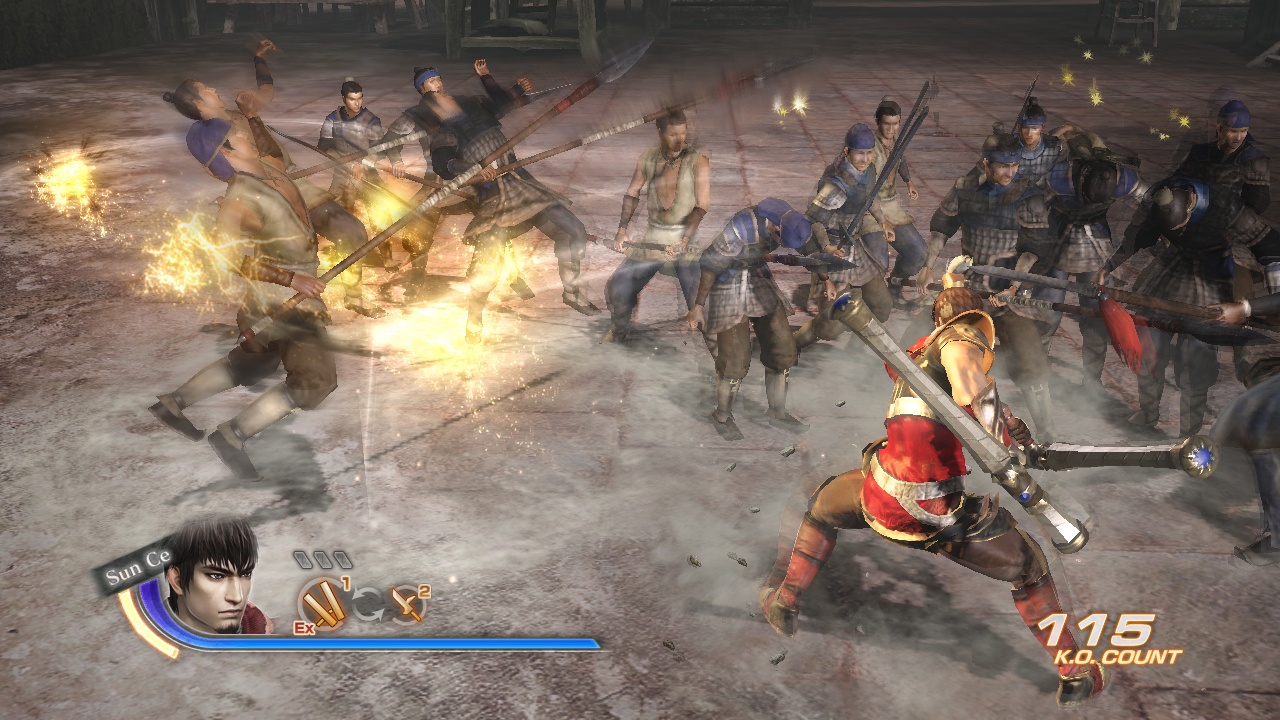Click the third Musou gauge segment

[344, 560]
